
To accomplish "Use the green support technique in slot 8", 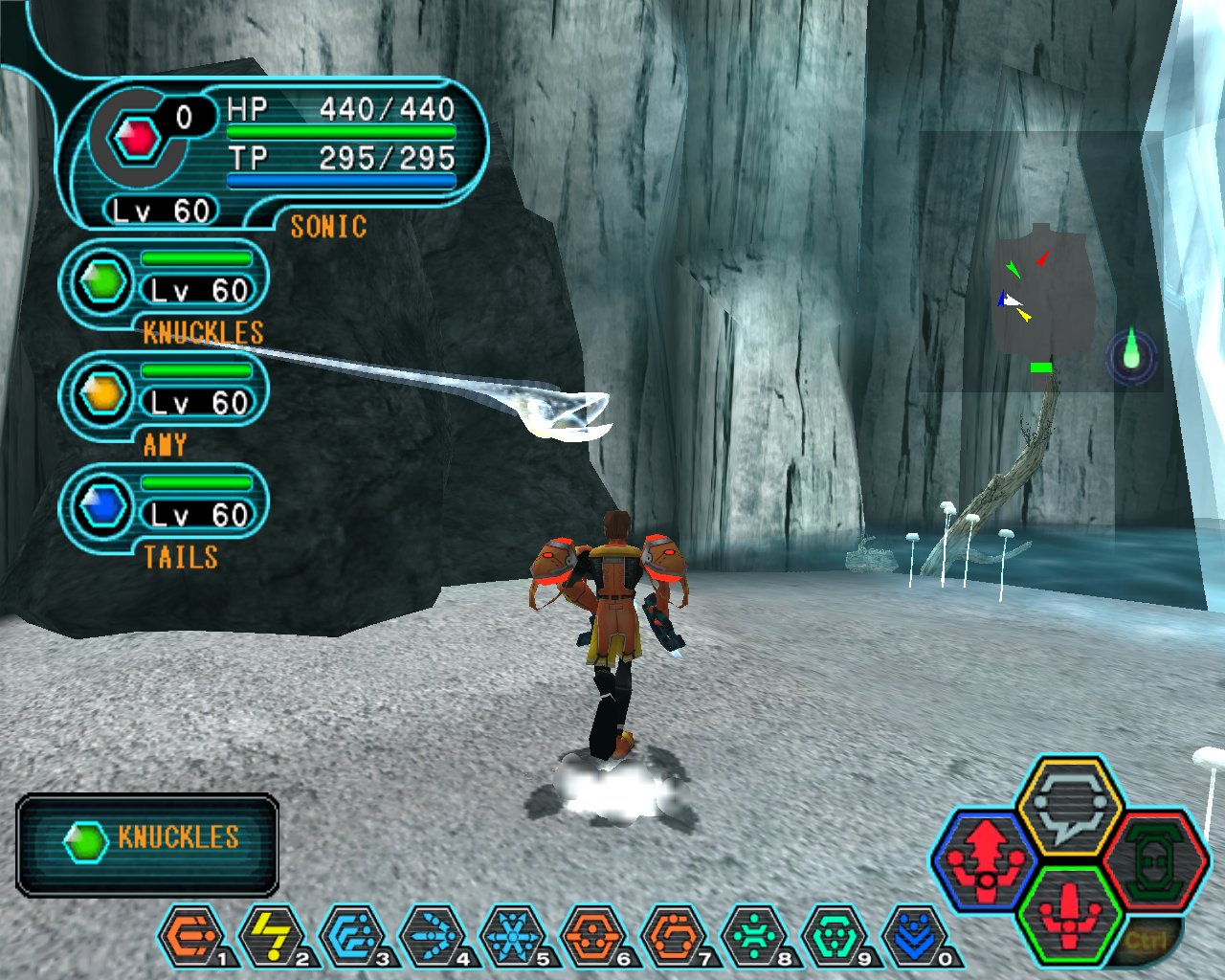I will point(754,937).
